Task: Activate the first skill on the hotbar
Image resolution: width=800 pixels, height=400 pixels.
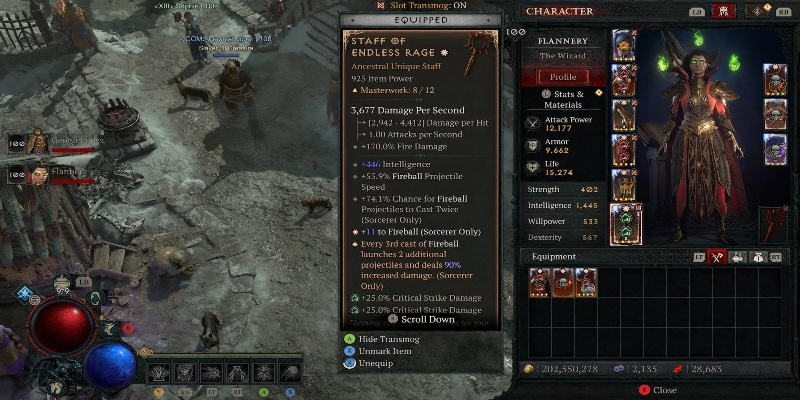Action: tap(160, 373)
